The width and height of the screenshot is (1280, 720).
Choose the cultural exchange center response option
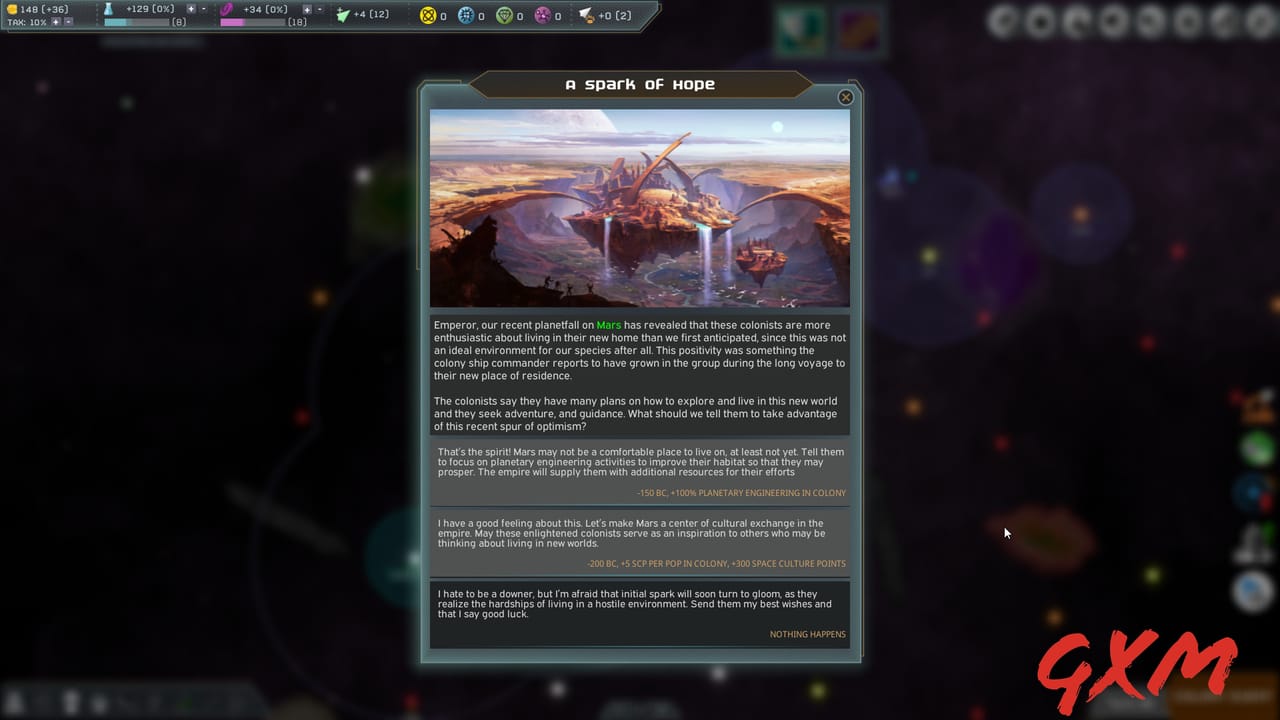[640, 540]
